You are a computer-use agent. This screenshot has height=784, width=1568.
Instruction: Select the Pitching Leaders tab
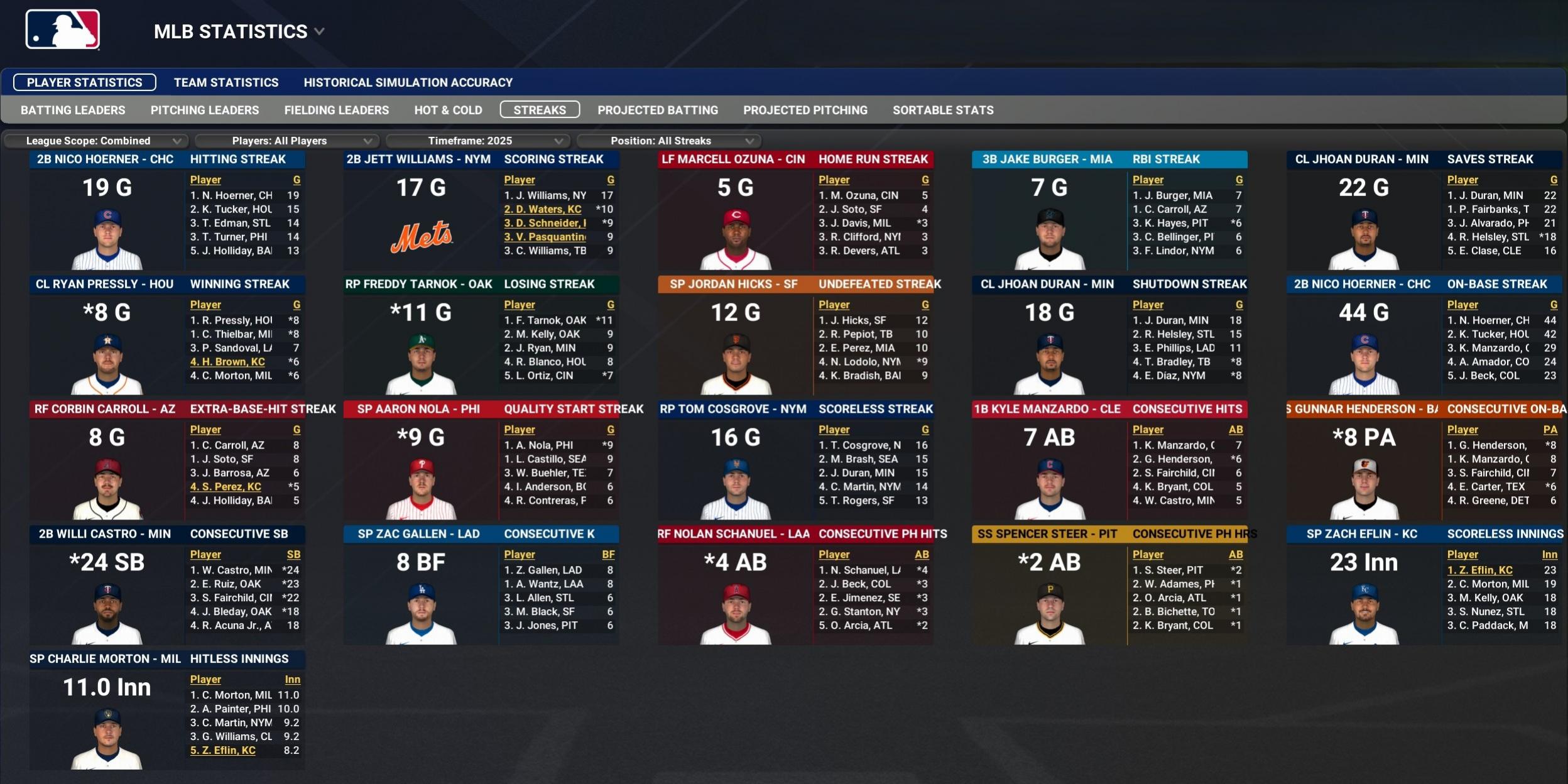pyautogui.click(x=205, y=110)
